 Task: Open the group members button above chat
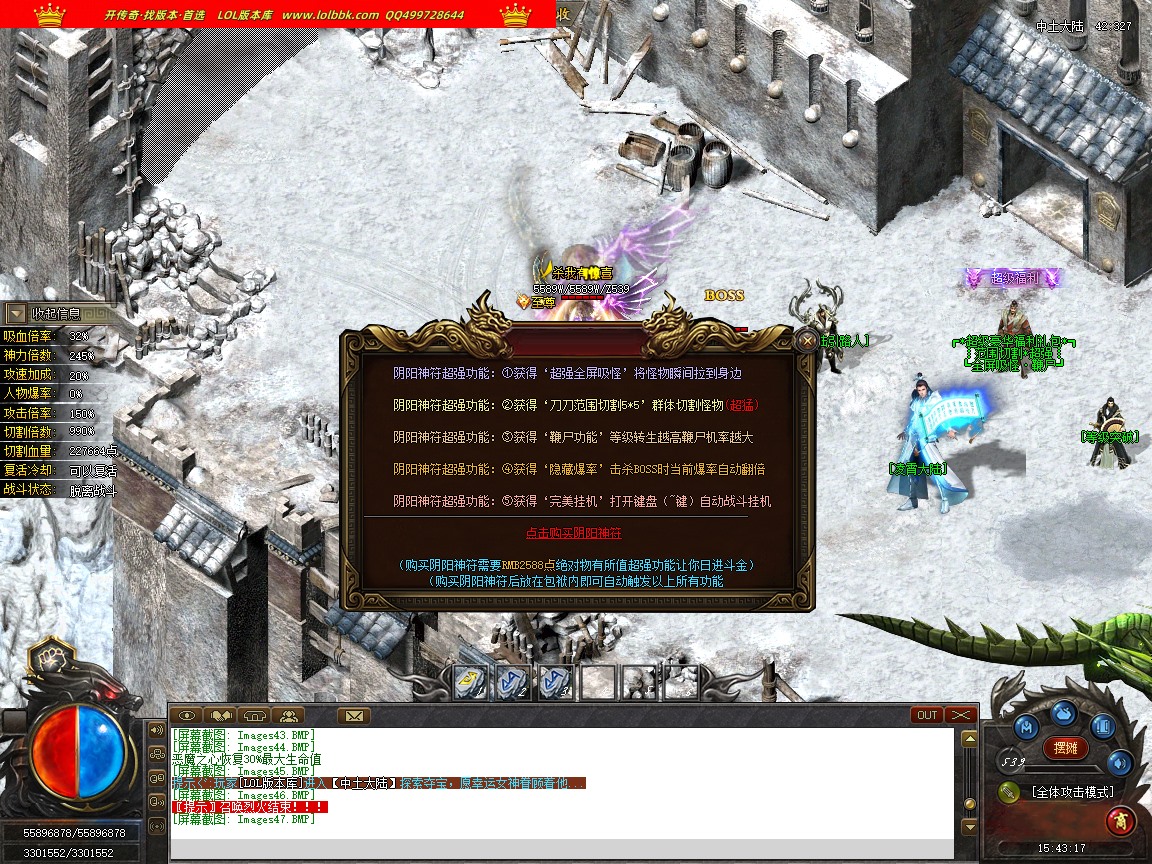(288, 715)
